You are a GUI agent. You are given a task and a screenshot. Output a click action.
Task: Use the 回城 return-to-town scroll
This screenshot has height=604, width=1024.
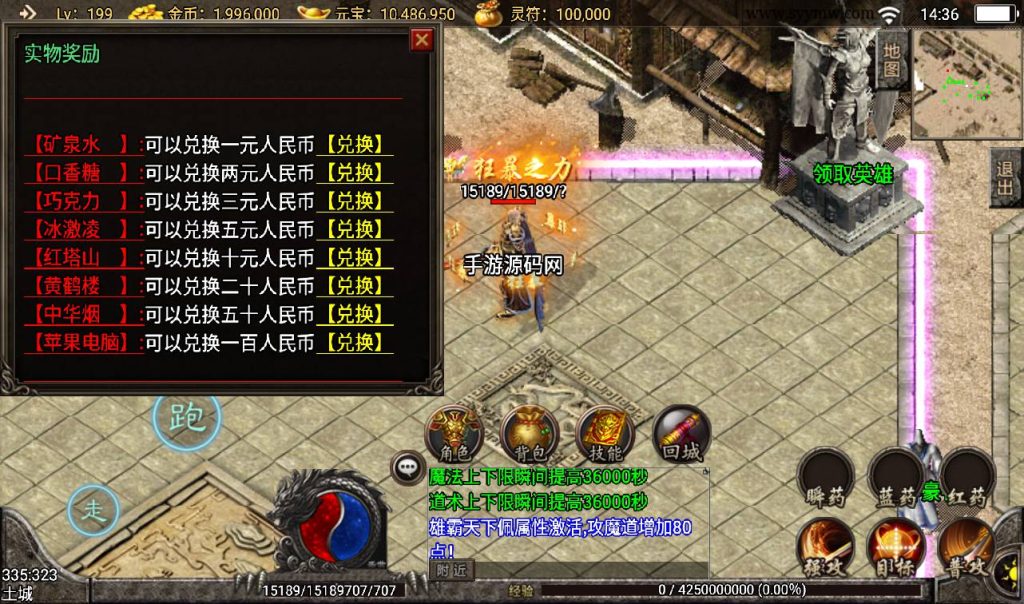681,433
